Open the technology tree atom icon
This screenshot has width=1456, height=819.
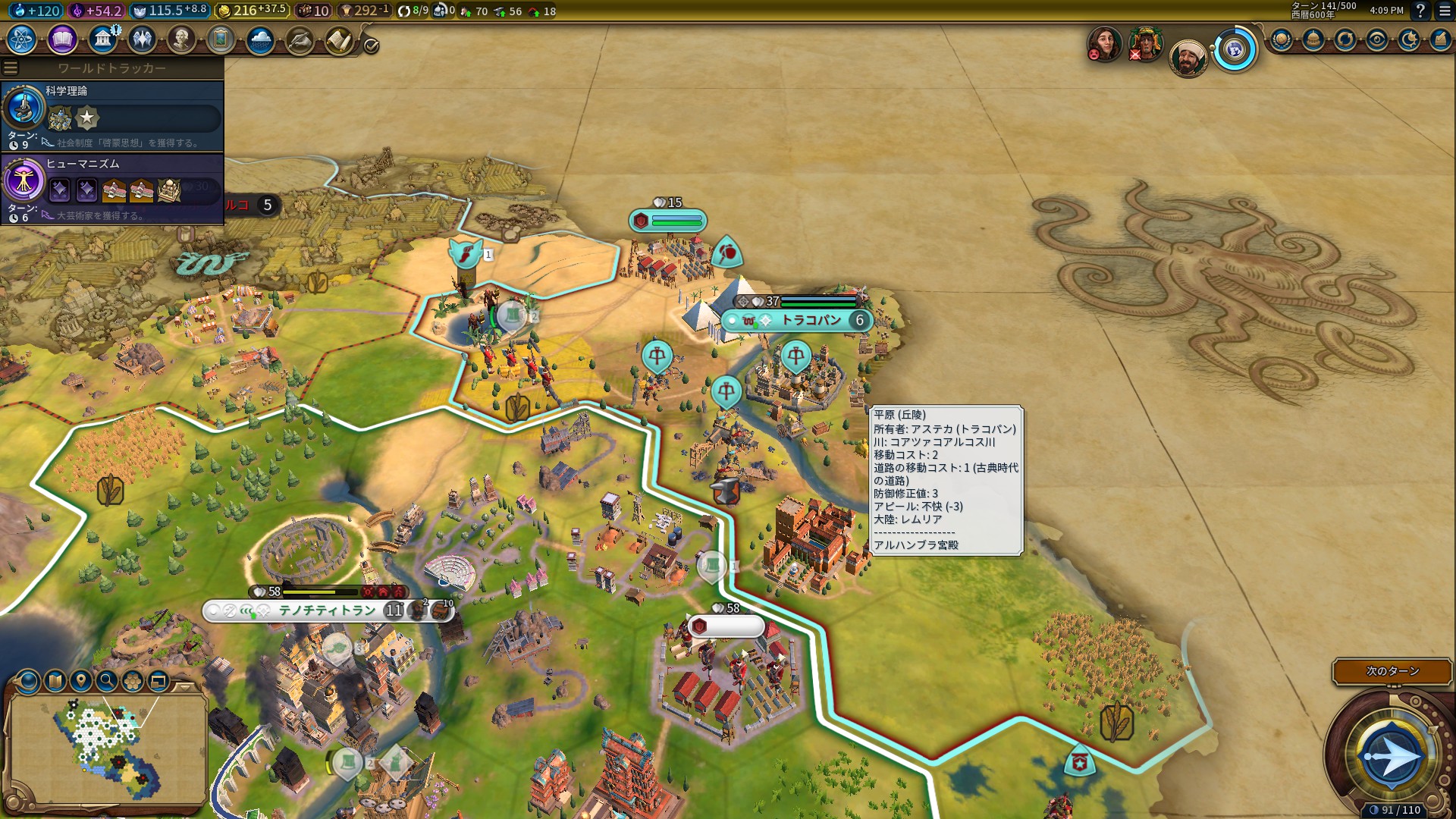click(22, 39)
